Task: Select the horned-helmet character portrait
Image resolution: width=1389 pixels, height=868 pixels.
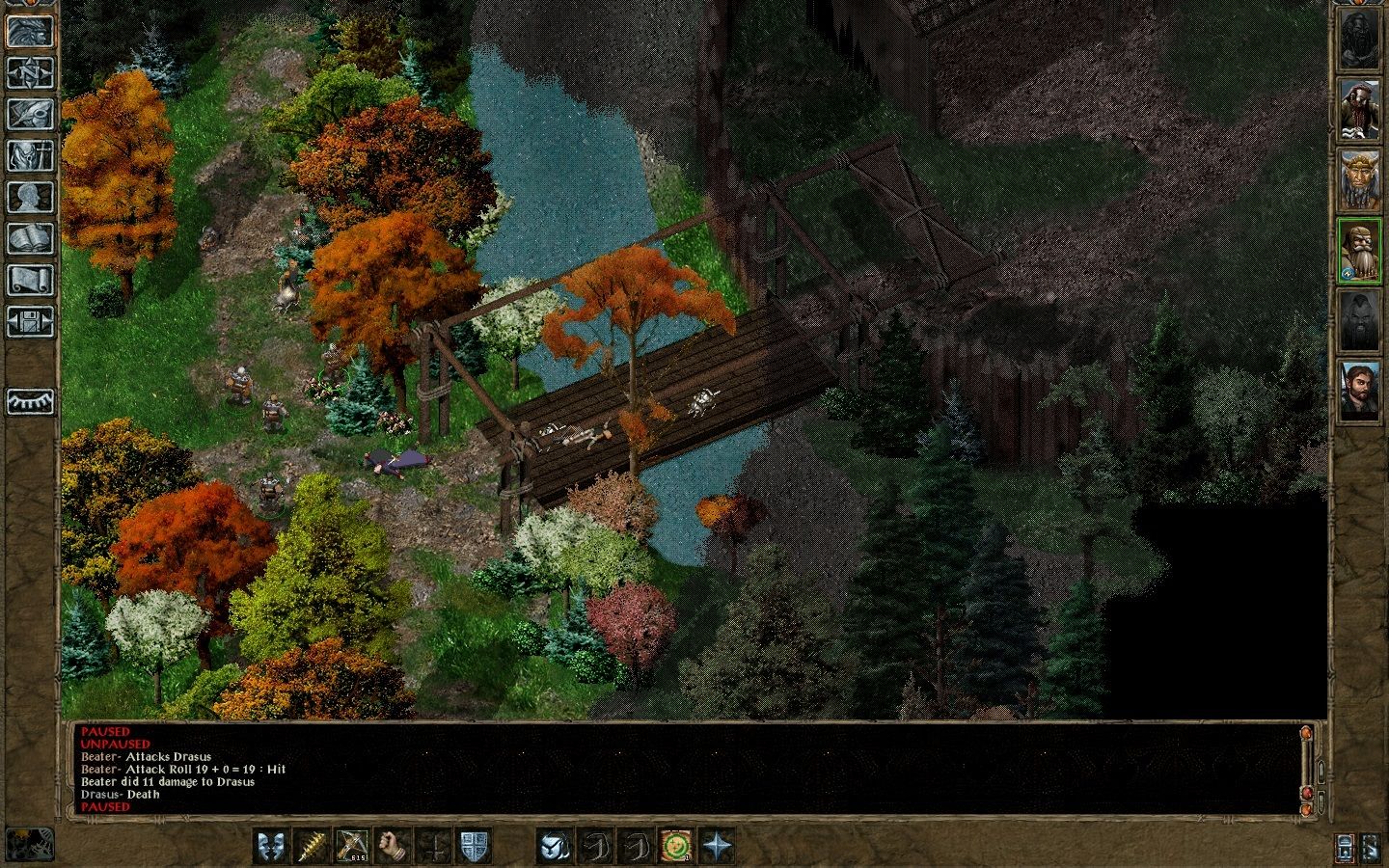Action: (1359, 179)
